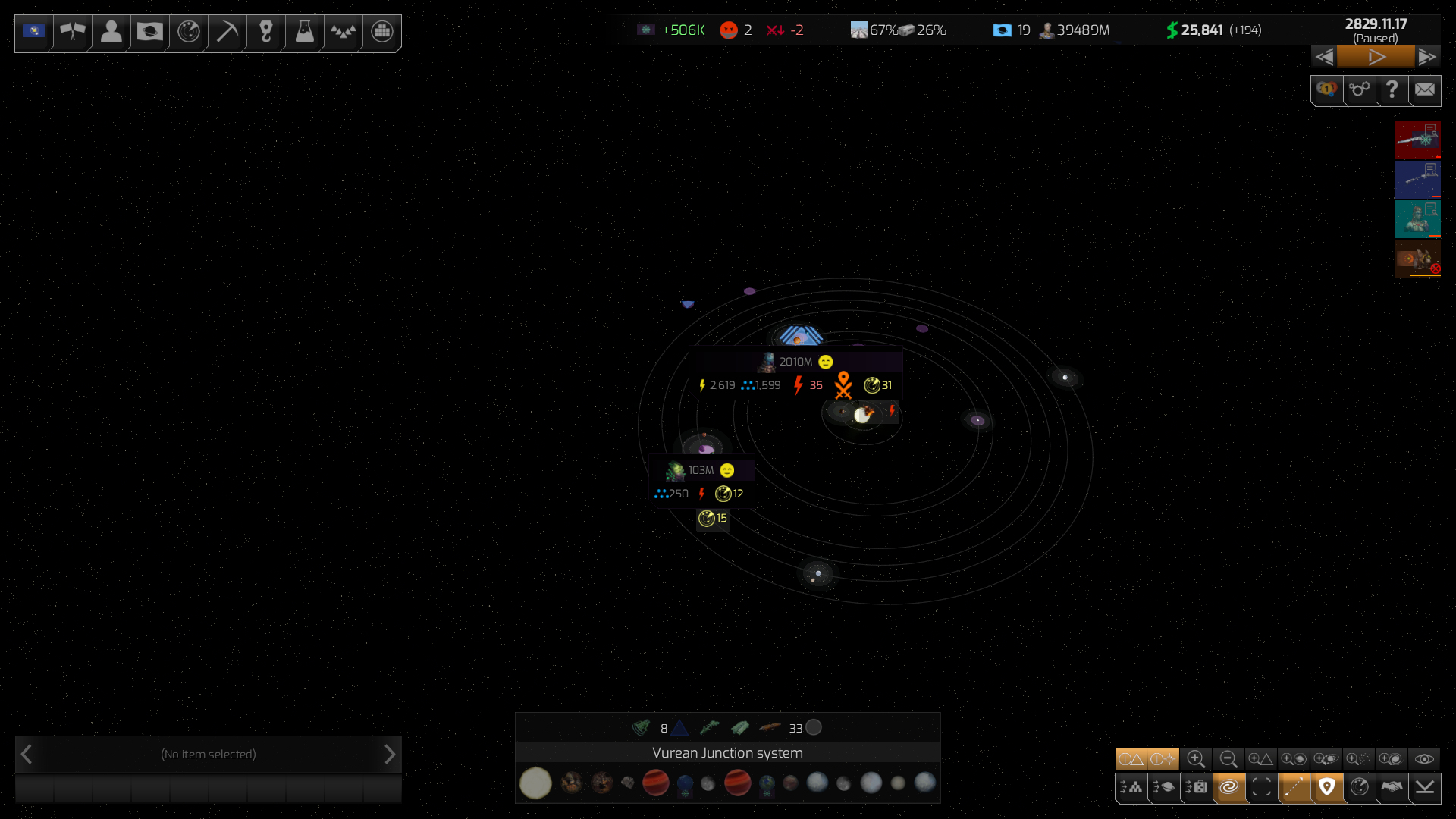Resume the game with the orange play button
Image resolution: width=1456 pixels, height=819 pixels.
[1376, 57]
